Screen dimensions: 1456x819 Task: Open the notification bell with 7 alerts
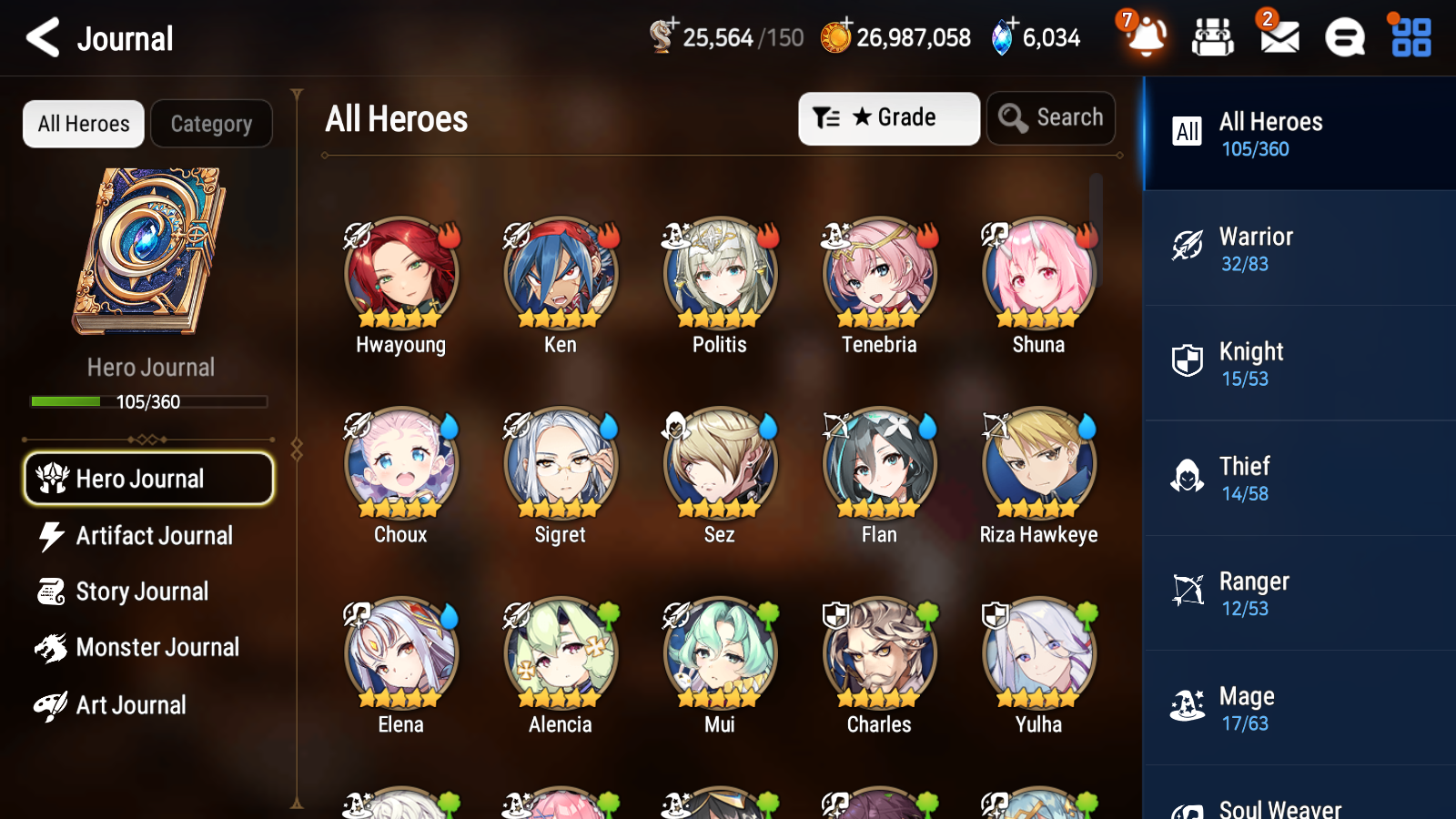(1147, 37)
